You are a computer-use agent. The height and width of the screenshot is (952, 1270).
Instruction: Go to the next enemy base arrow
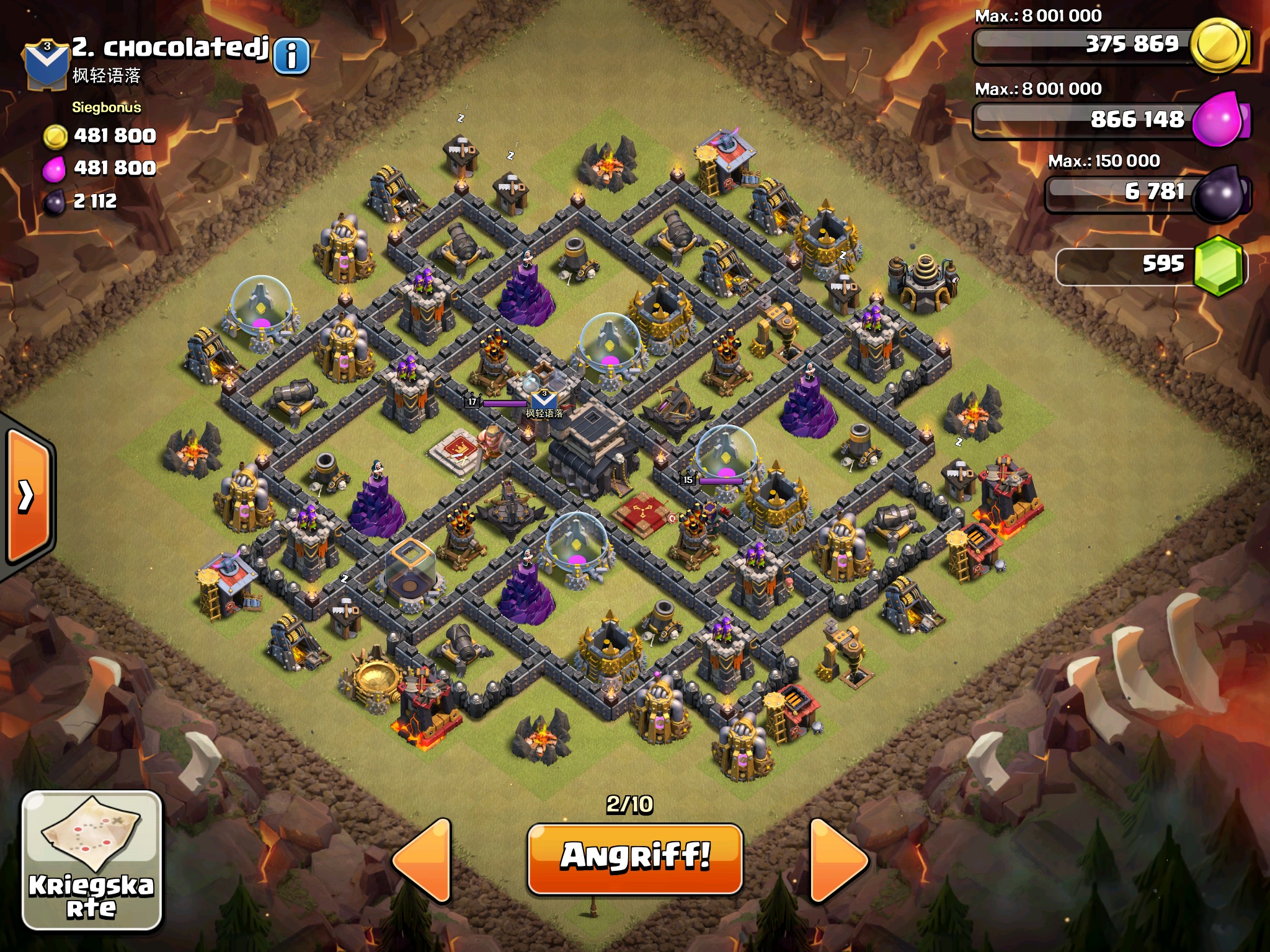(837, 860)
